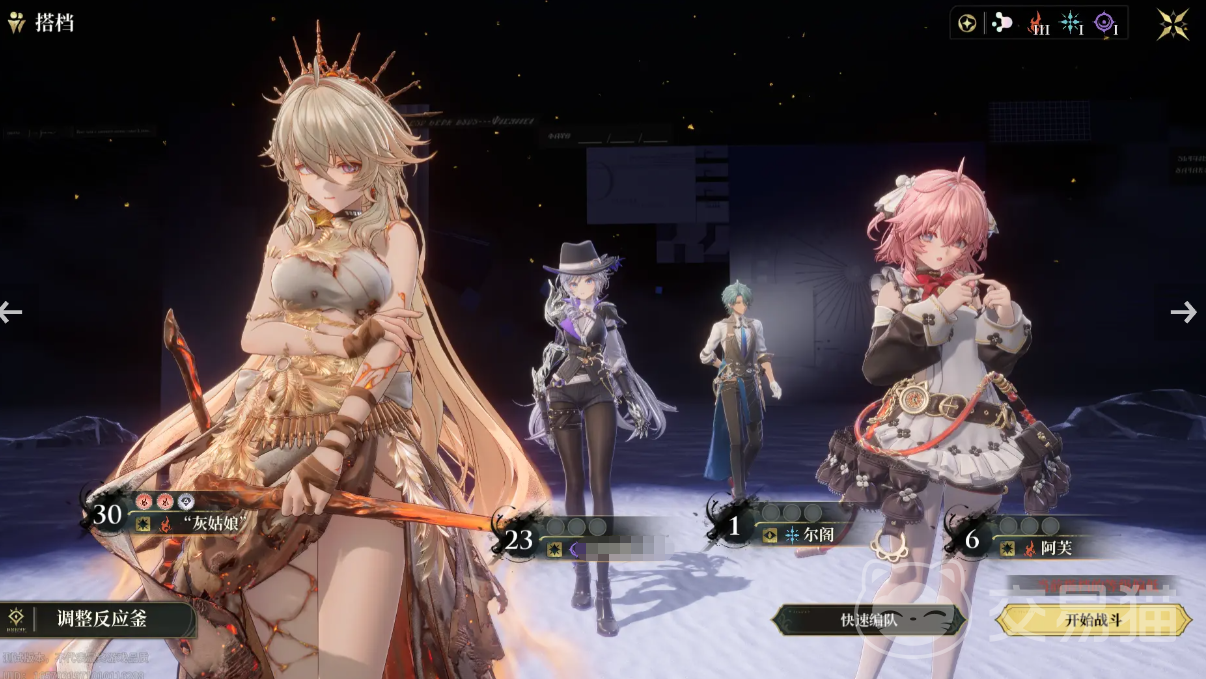Click the gold star emblem in top corner

[1173, 24]
